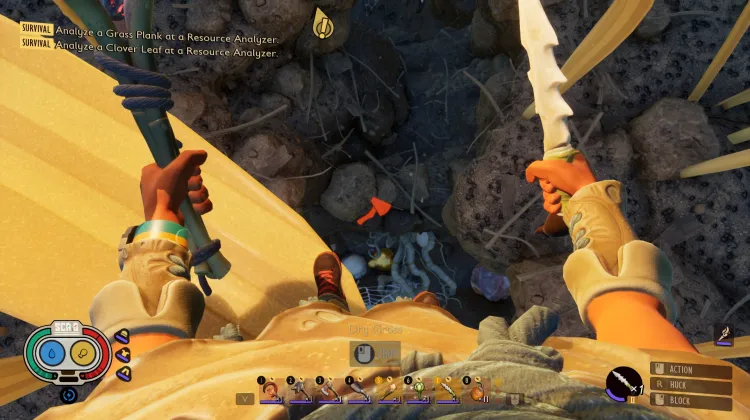This screenshot has width=750, height=420.
Task: Select hotbar slot 1 mushroom item
Action: tap(271, 389)
